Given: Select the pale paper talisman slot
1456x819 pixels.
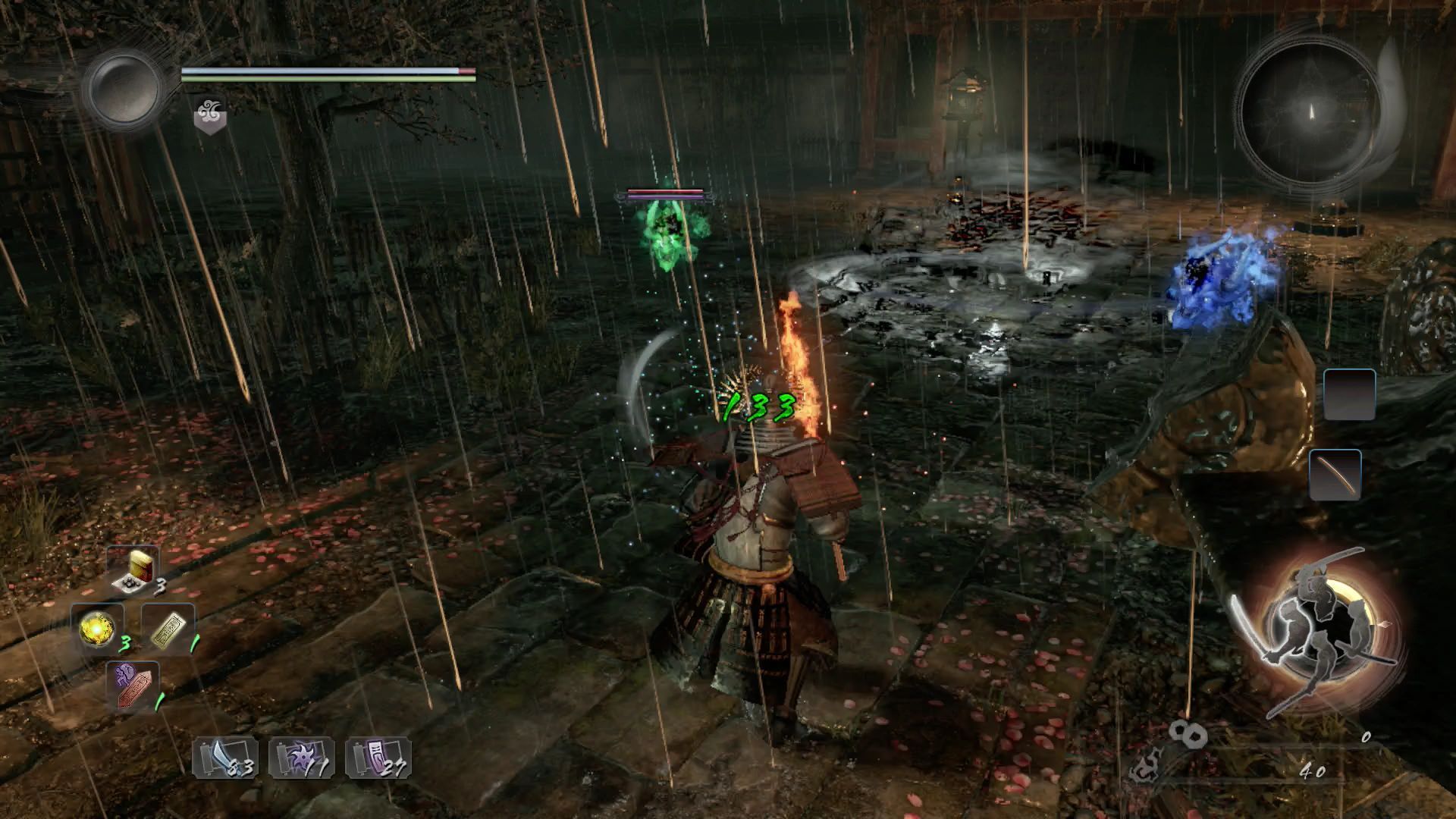Looking at the screenshot, I should click(x=168, y=629).
